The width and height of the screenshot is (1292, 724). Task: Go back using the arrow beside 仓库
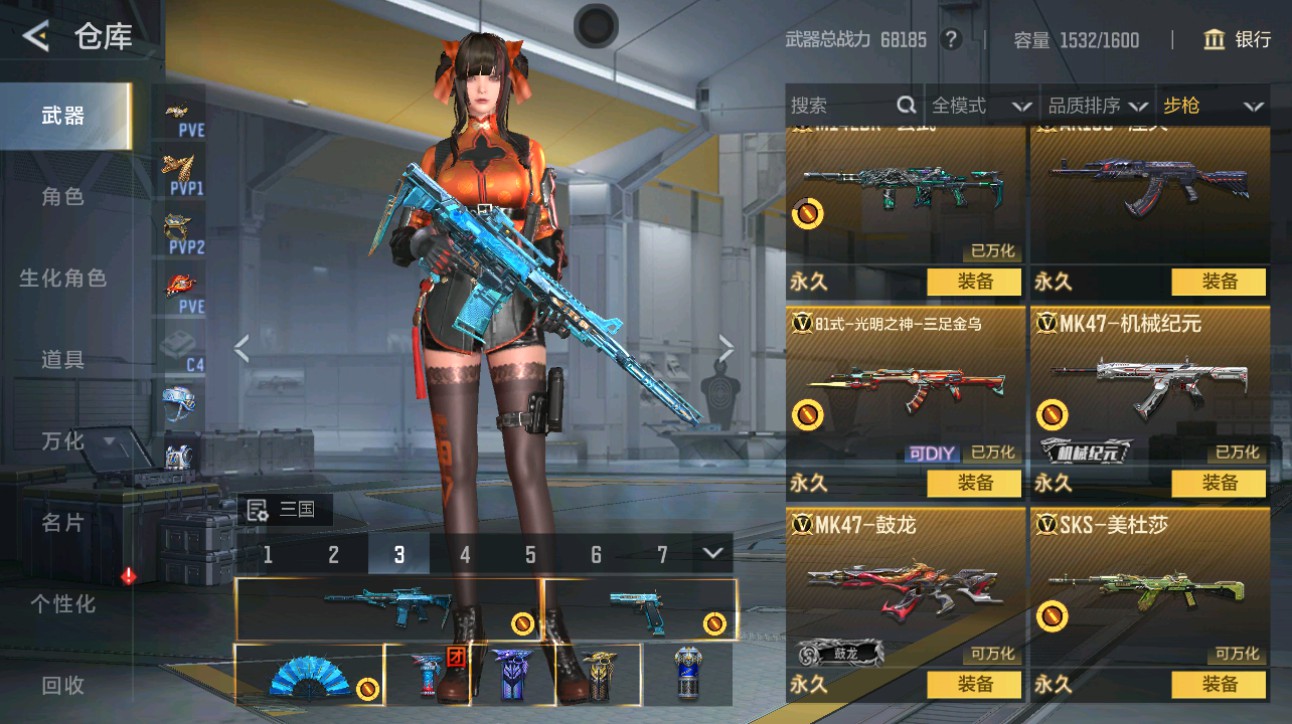click(36, 37)
